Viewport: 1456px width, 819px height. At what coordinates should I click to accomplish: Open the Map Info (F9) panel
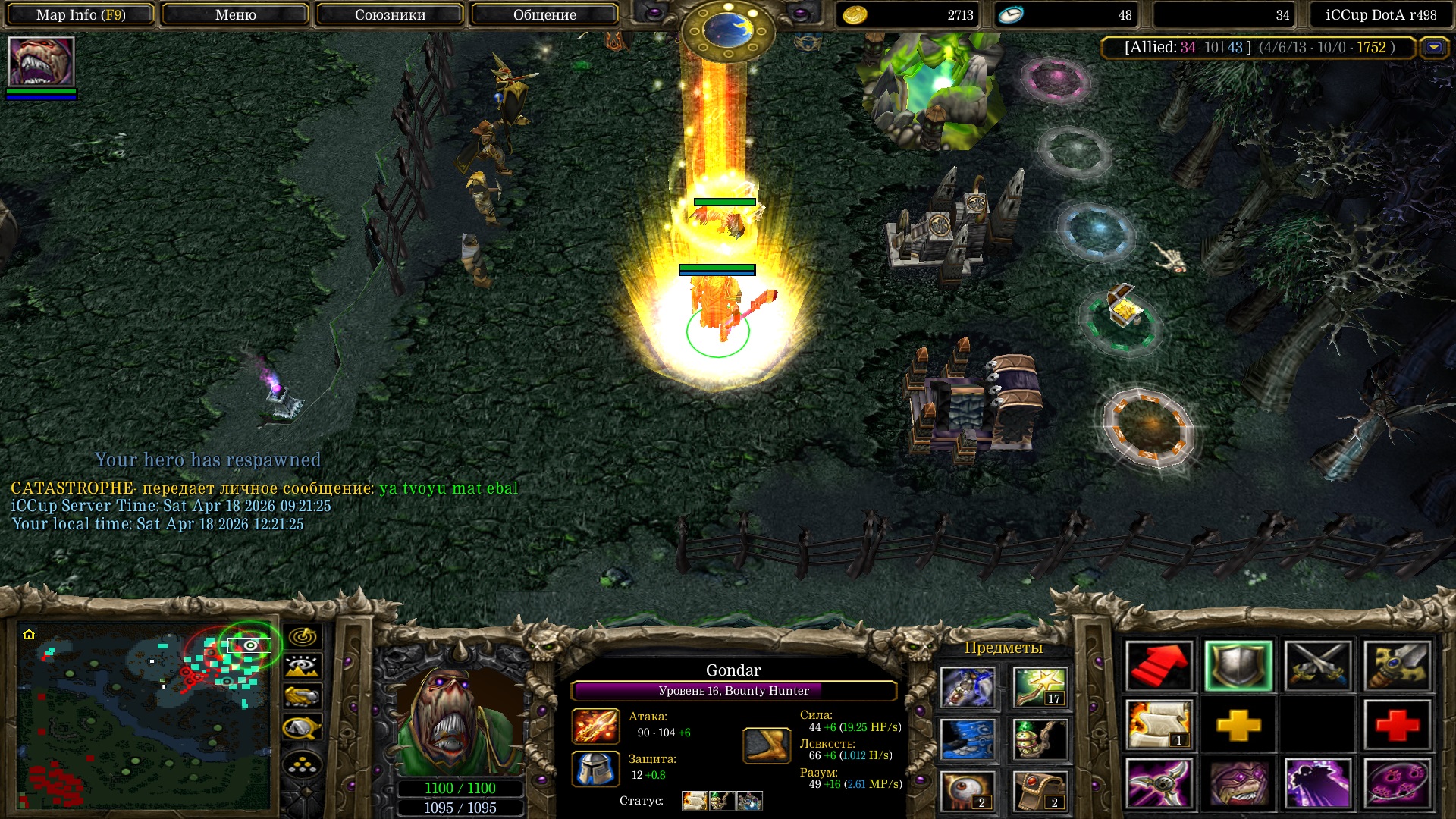click(81, 14)
